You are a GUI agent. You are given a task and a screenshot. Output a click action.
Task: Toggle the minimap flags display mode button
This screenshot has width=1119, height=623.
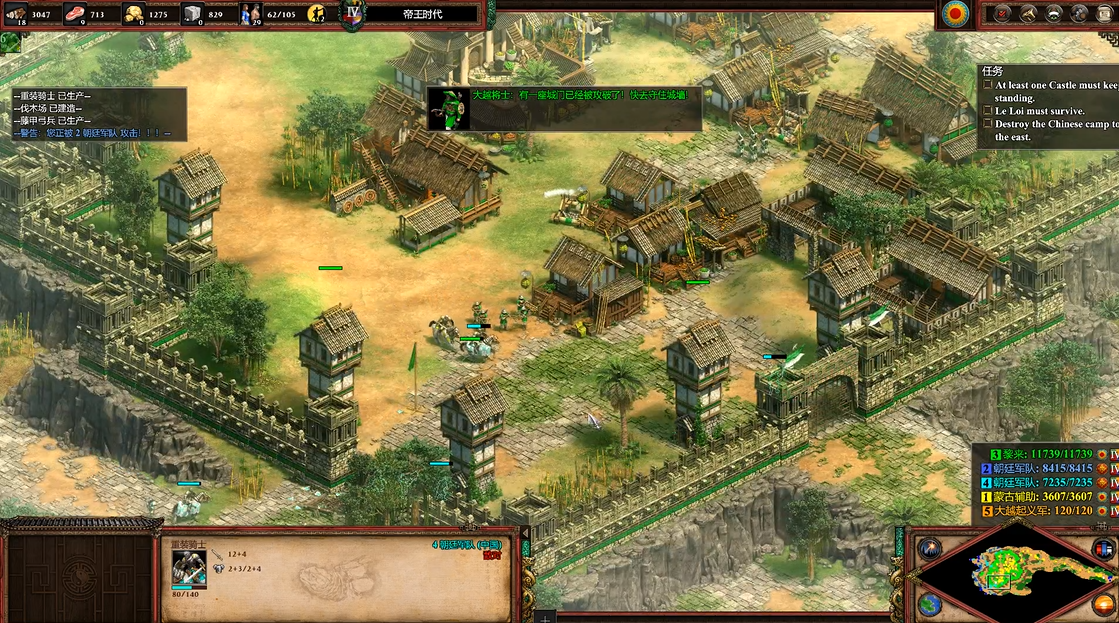pos(1103,548)
